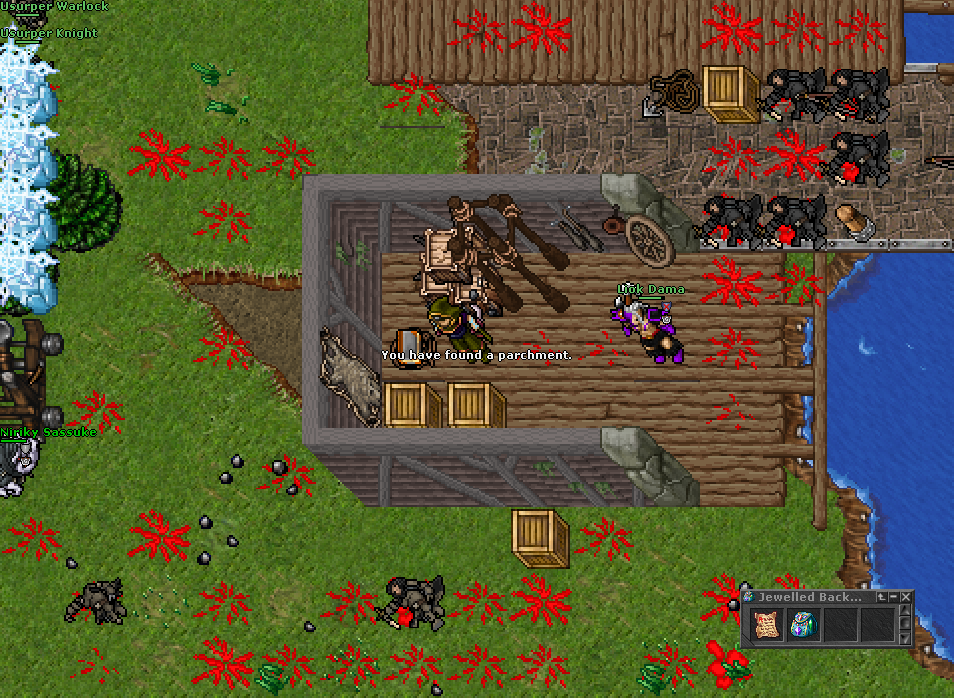Click the backpack scroll-down arrow
954x698 pixels.
pyautogui.click(x=906, y=638)
